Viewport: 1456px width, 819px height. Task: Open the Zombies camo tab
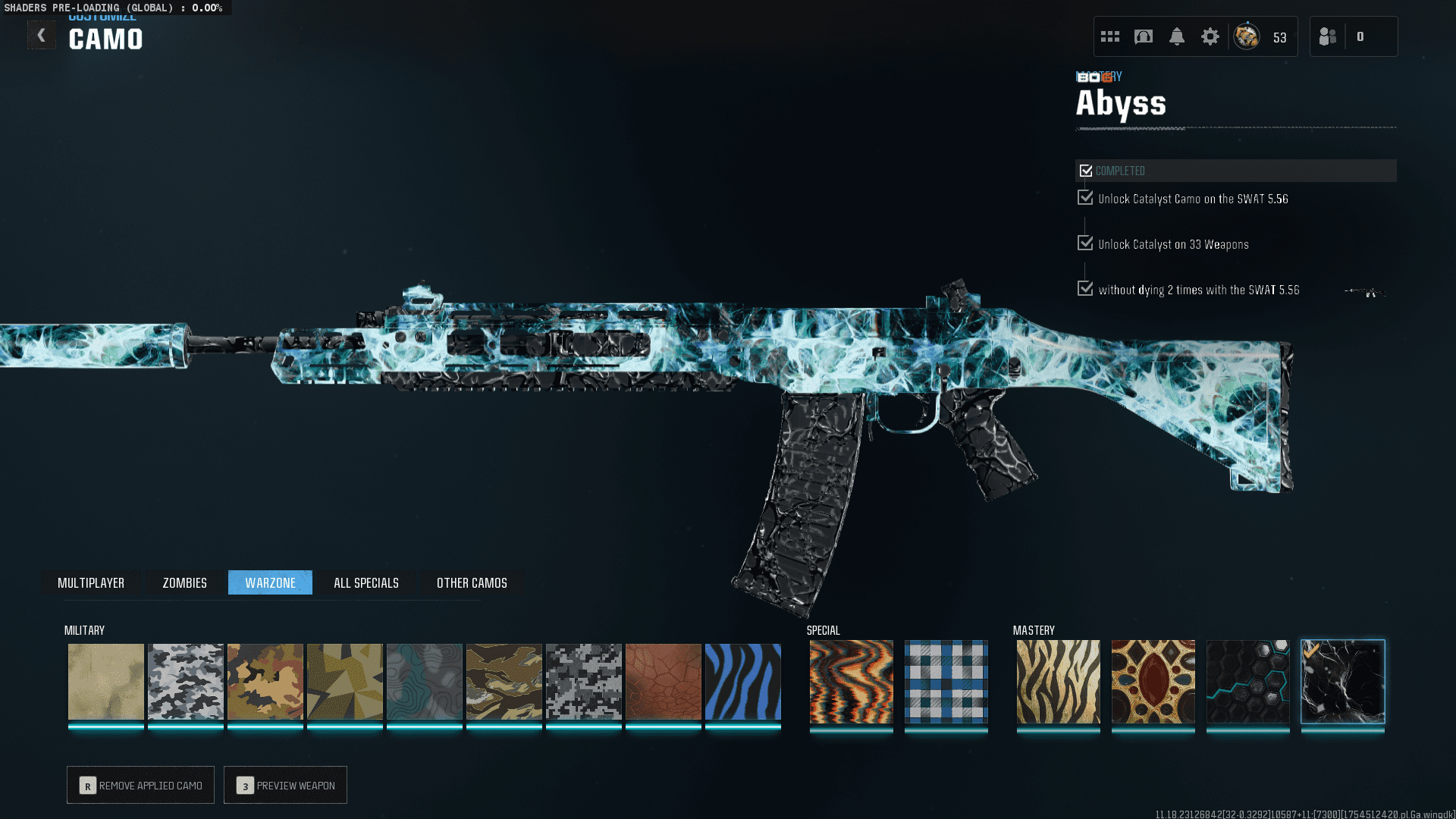[184, 582]
